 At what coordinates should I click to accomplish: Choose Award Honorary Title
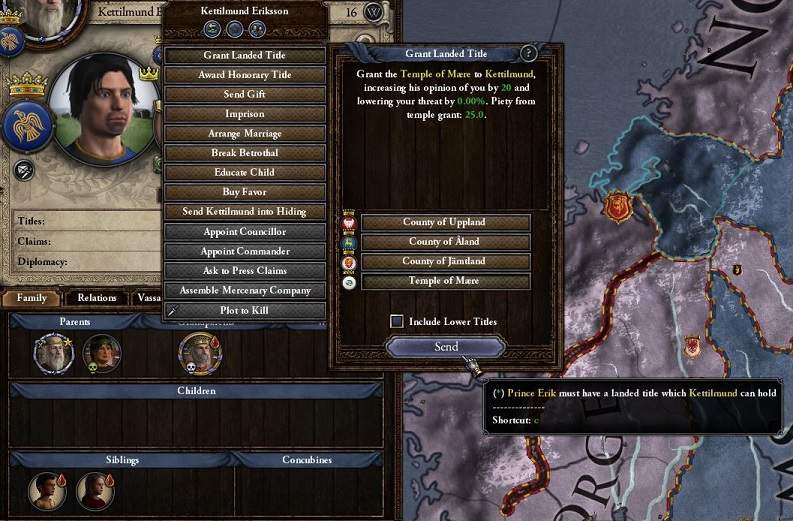tap(245, 75)
